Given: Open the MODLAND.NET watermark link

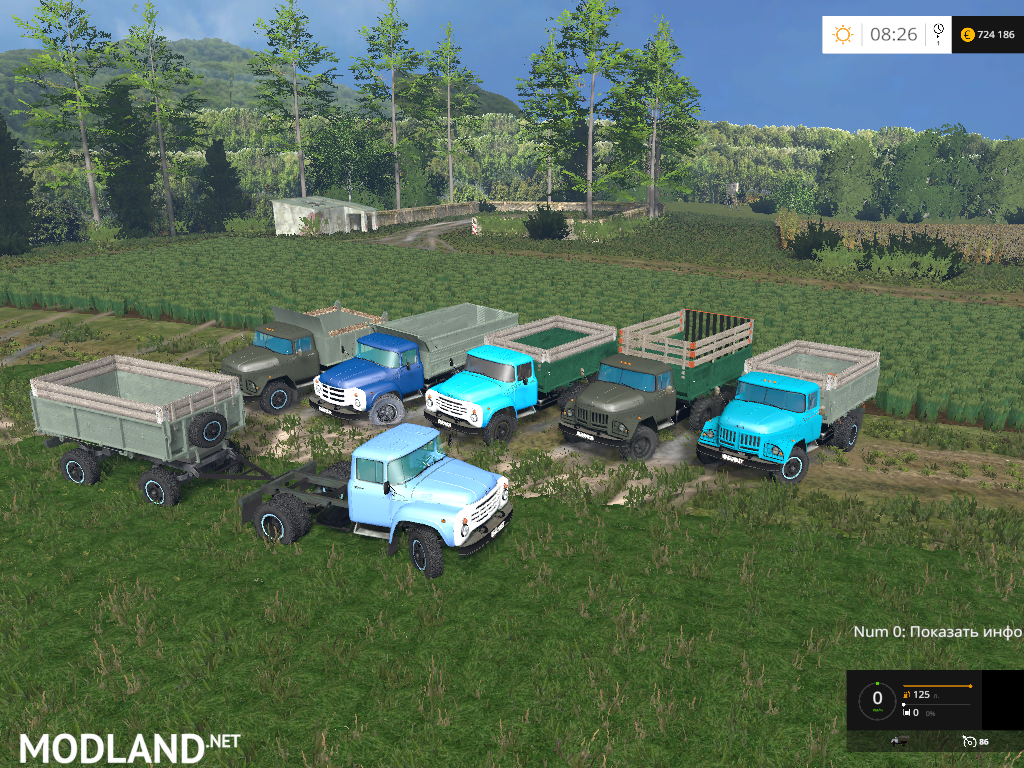Looking at the screenshot, I should 130,746.
